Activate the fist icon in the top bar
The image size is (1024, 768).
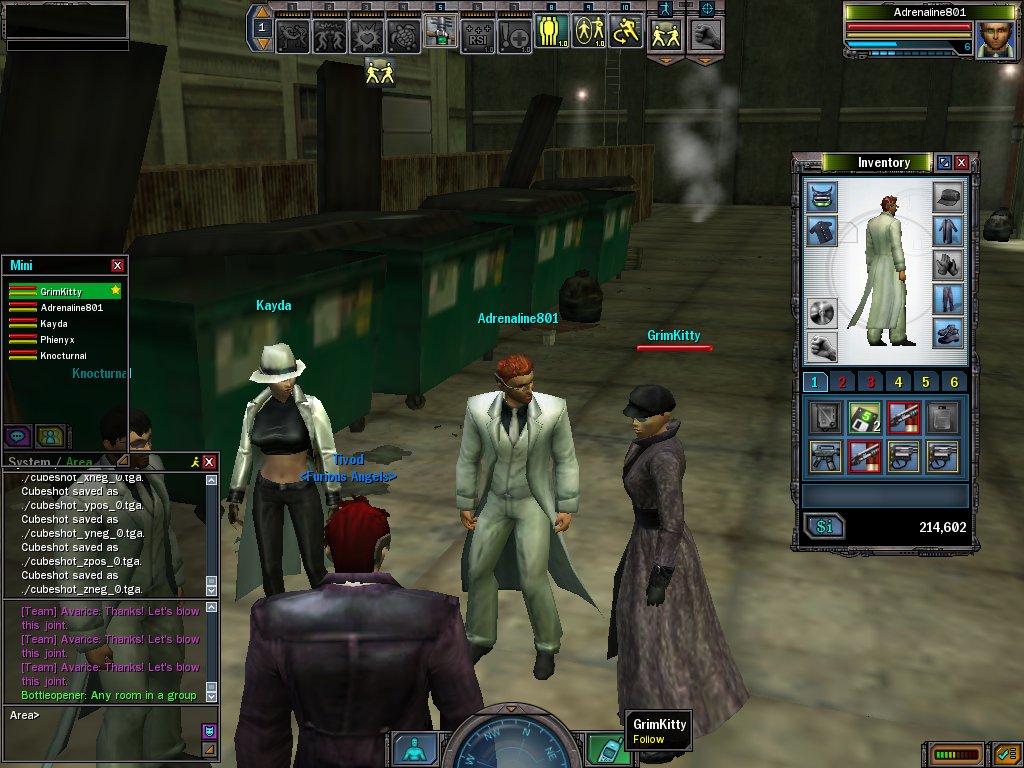click(x=706, y=35)
